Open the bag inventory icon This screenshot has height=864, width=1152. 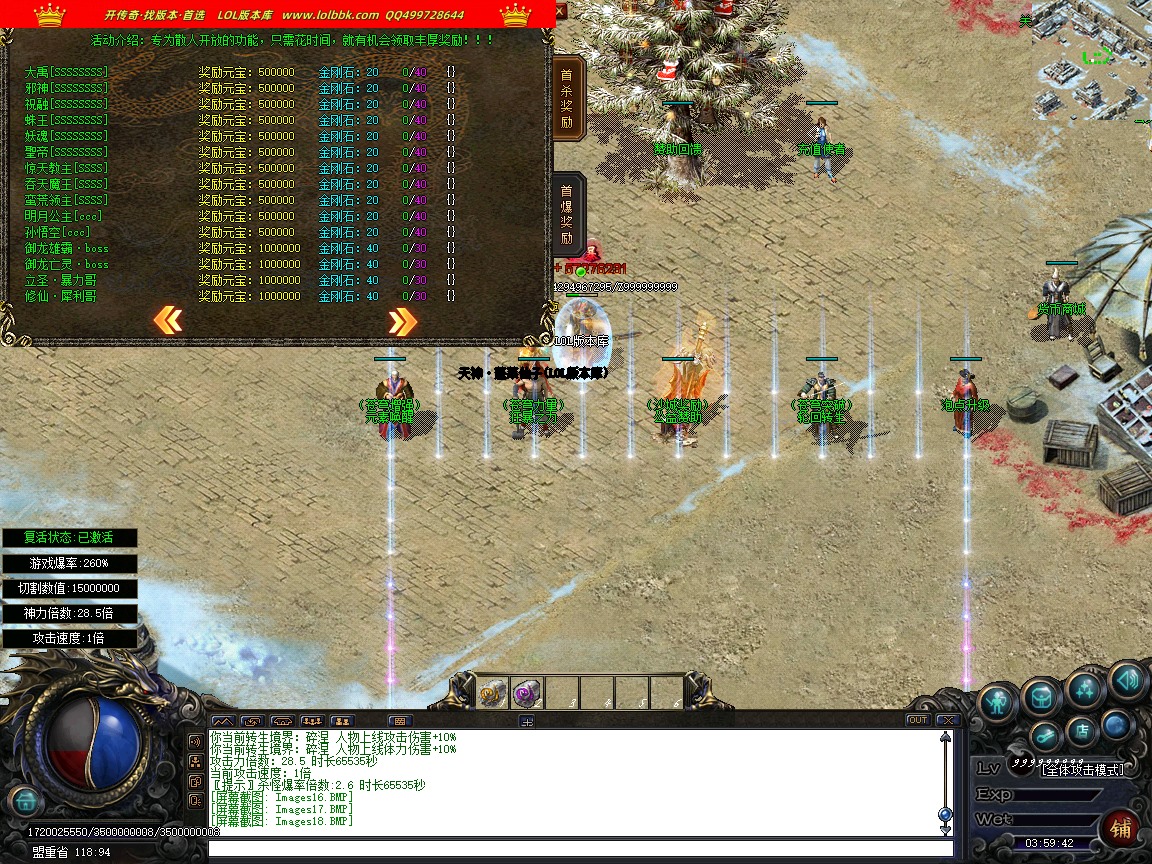tap(1041, 696)
